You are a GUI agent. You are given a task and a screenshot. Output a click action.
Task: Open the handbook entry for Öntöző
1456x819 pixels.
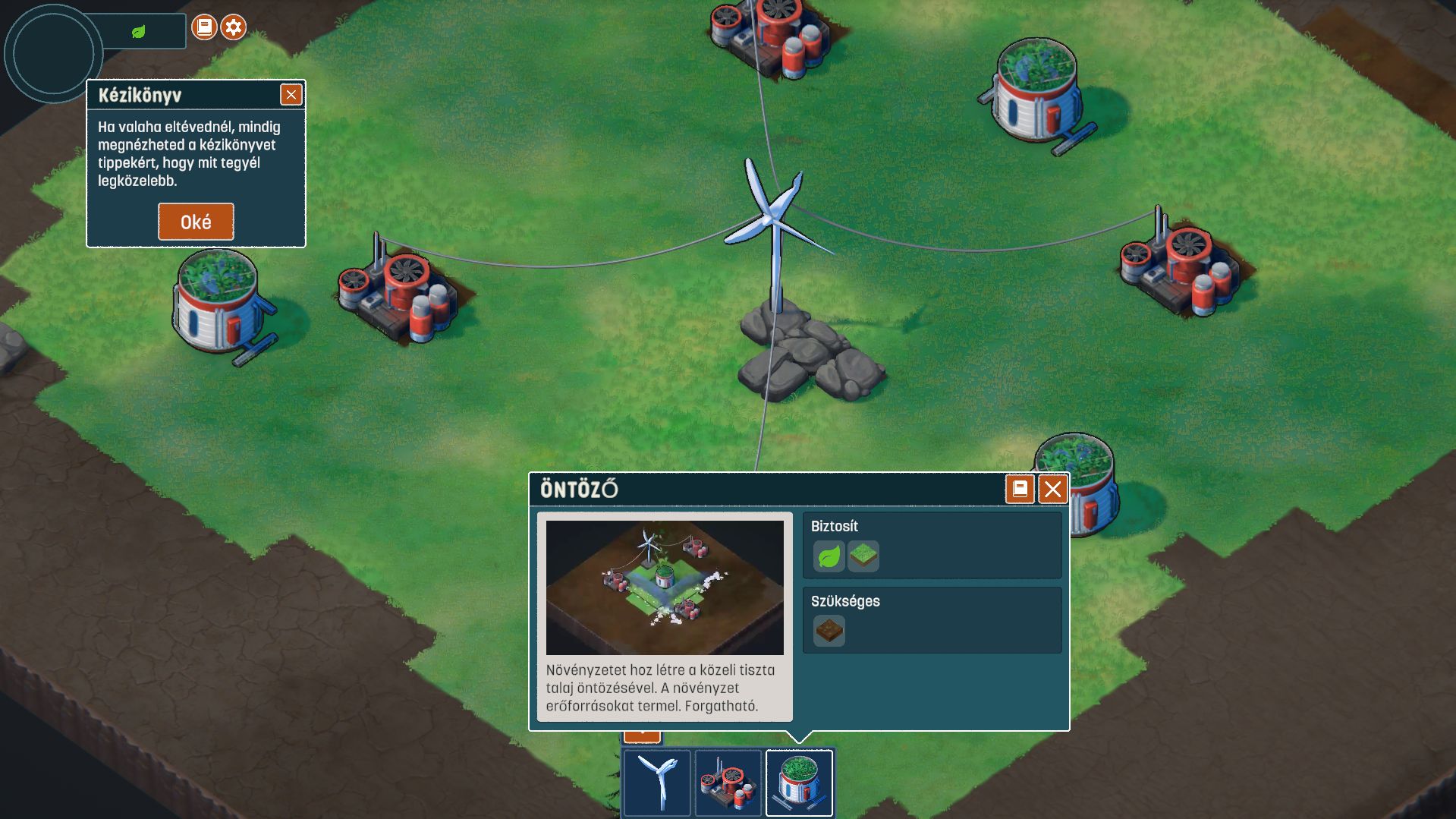click(x=1019, y=490)
